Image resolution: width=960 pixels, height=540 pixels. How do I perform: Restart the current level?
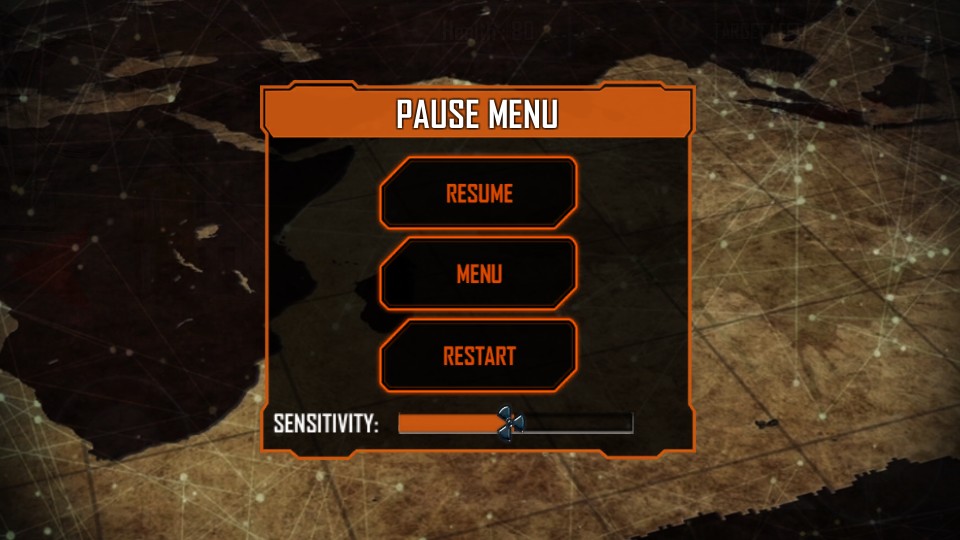[x=479, y=355]
